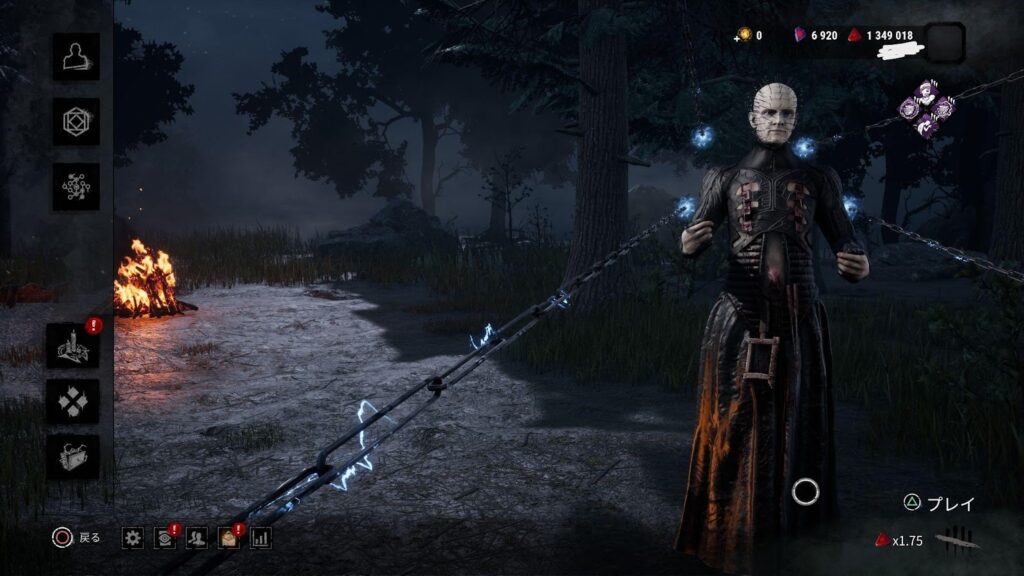This screenshot has height=576, width=1024.
Task: Open the player profile avatar box
Action: tap(945, 42)
